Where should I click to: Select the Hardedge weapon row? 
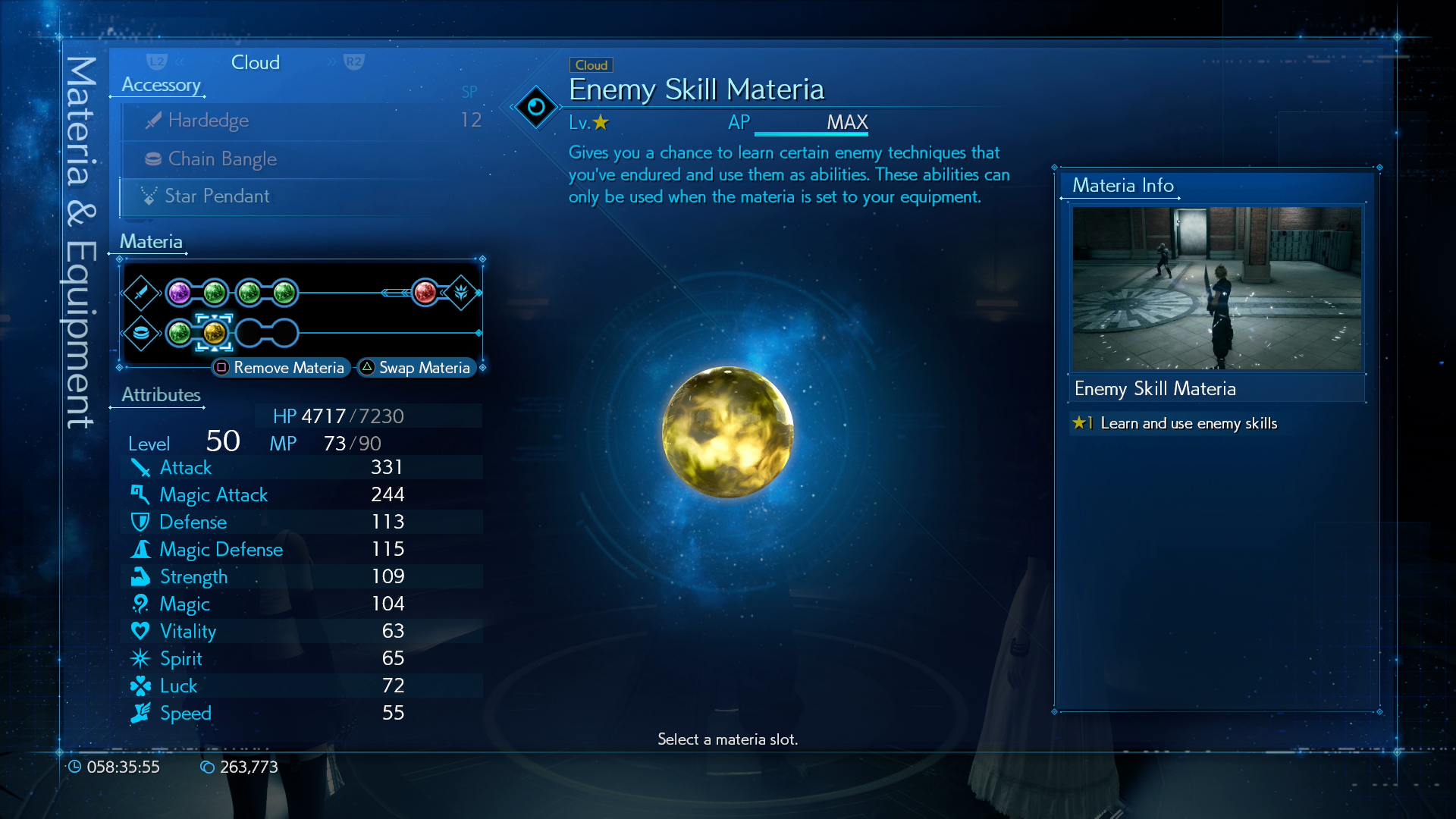(302, 121)
